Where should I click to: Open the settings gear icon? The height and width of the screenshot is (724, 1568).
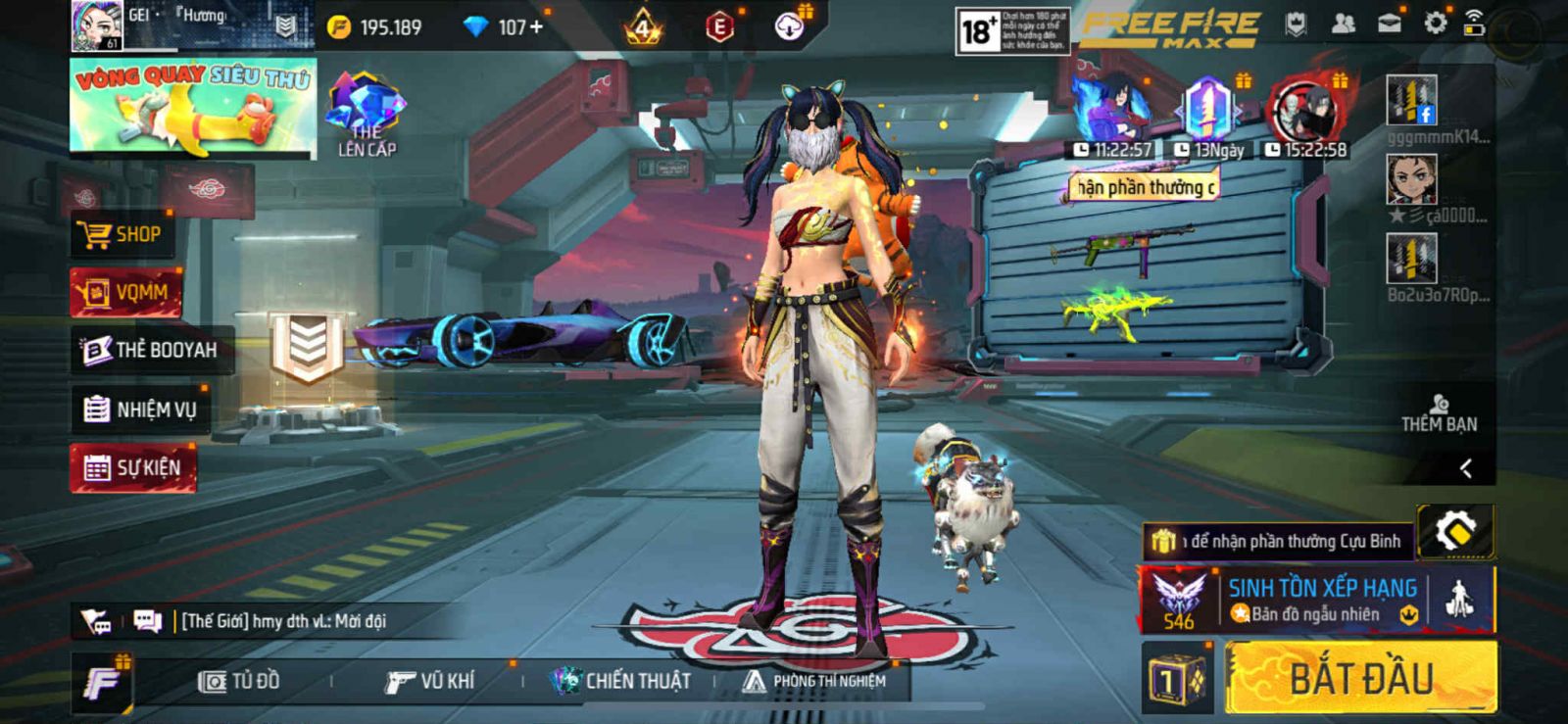pos(1435,24)
